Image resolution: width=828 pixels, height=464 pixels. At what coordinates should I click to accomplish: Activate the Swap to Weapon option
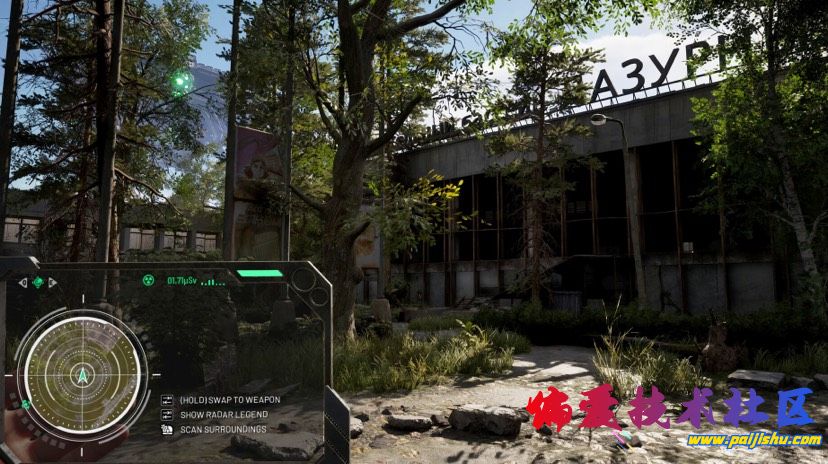pyautogui.click(x=229, y=399)
